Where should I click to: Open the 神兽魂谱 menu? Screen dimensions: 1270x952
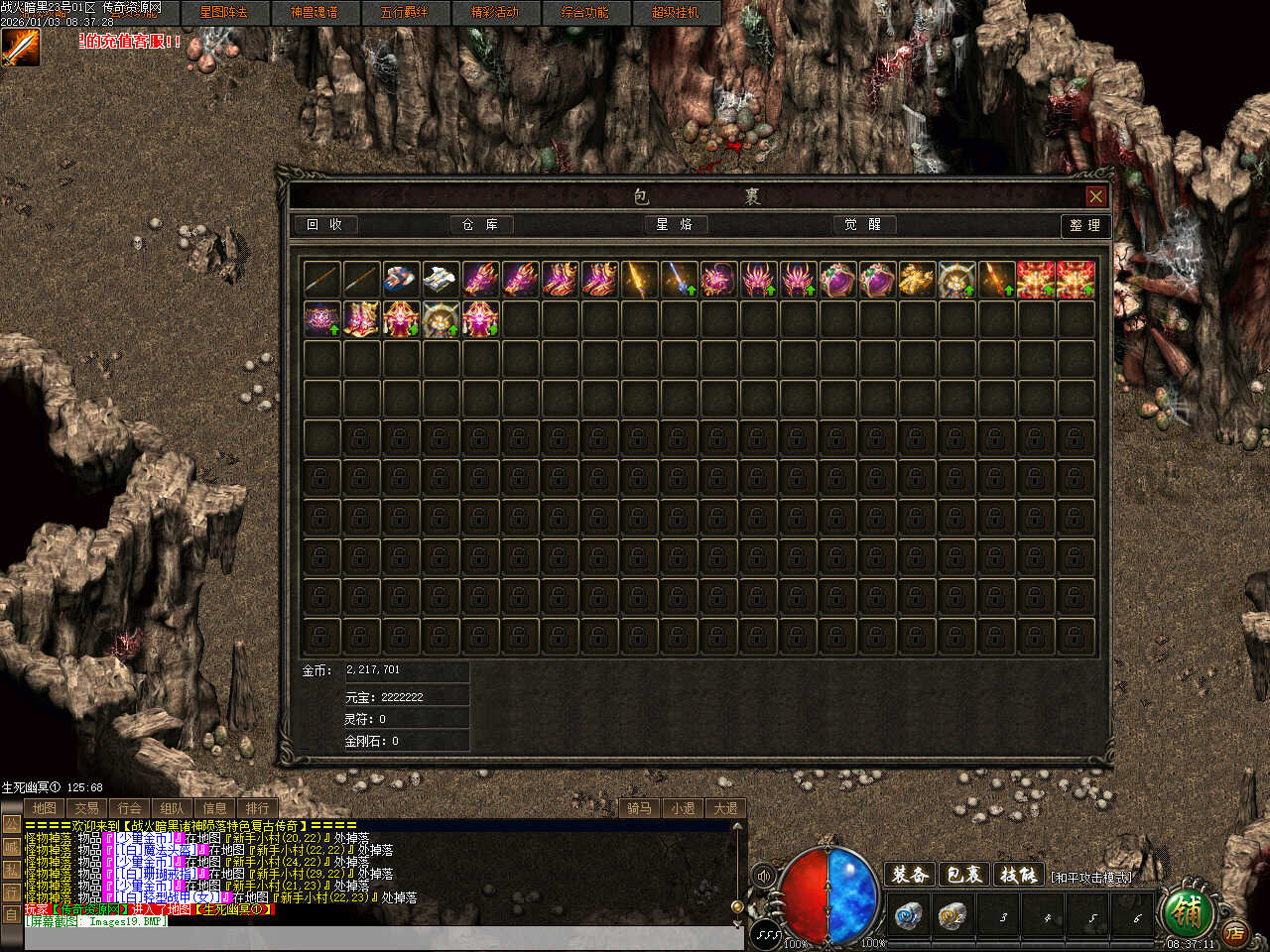tap(314, 13)
